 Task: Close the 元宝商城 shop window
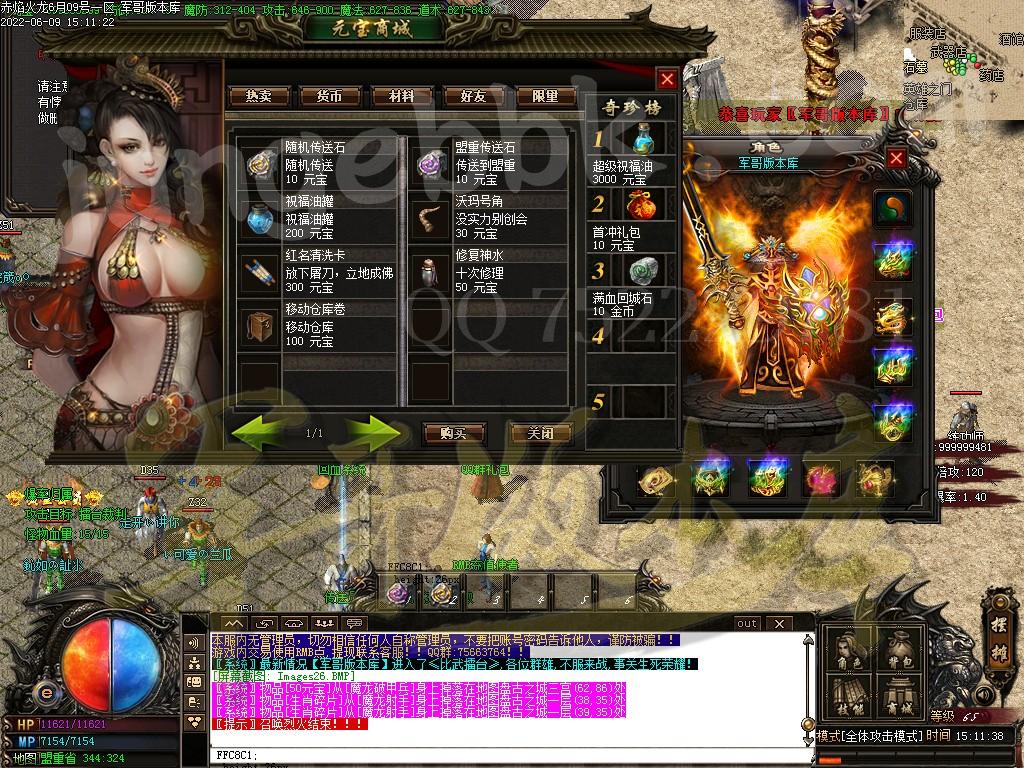click(x=667, y=79)
